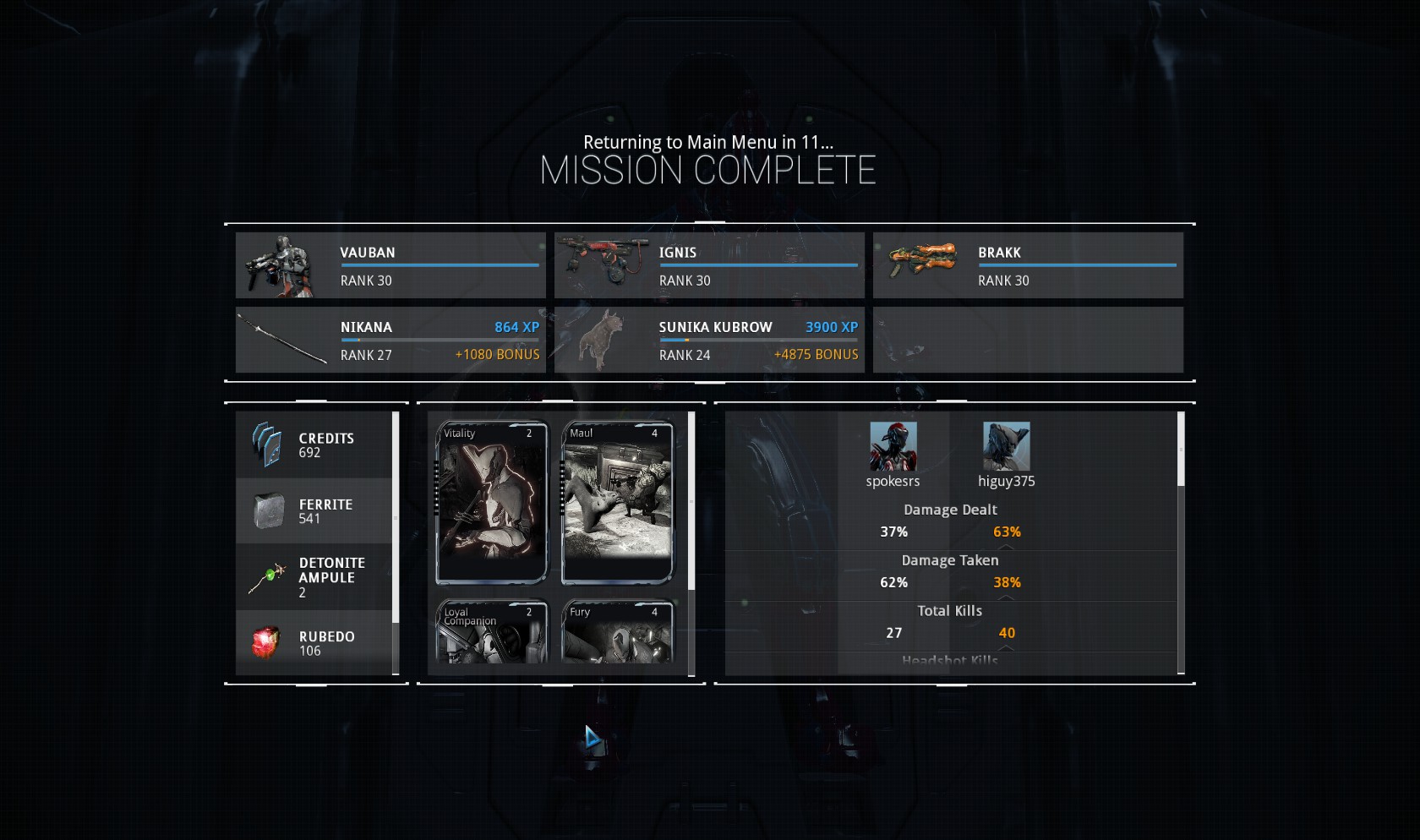This screenshot has width=1420, height=840.
Task: Select the Credits reward row
Action: click(x=314, y=445)
